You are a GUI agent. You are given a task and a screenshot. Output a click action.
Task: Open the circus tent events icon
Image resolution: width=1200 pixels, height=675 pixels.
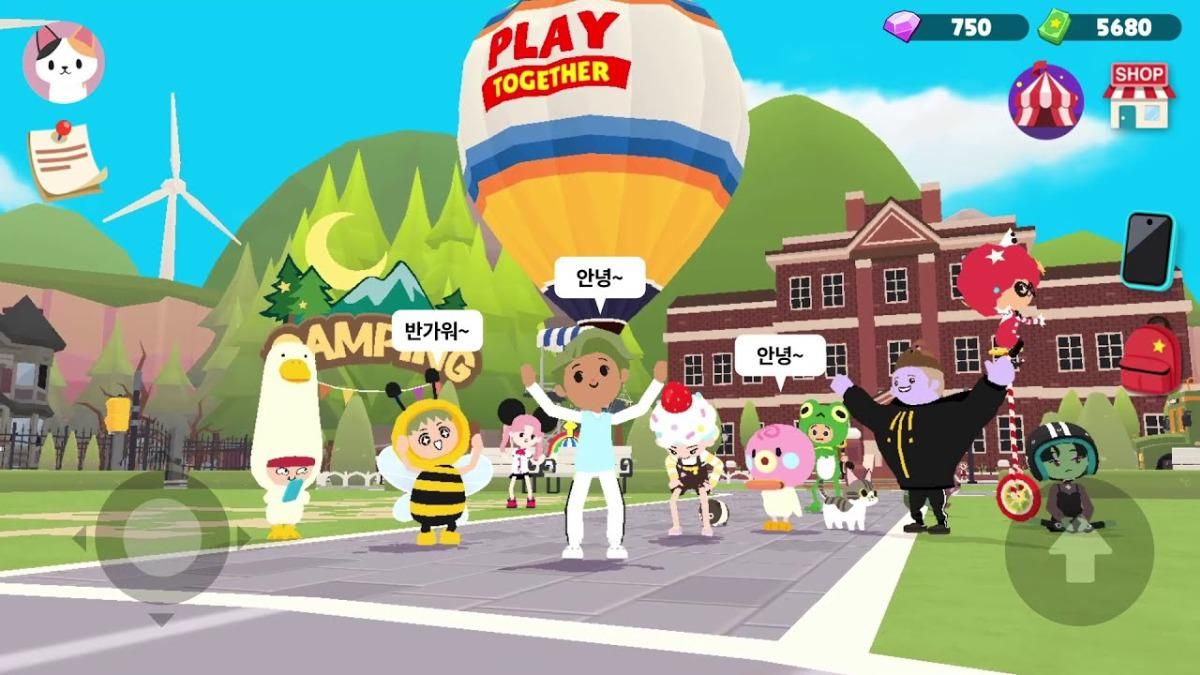click(1046, 100)
